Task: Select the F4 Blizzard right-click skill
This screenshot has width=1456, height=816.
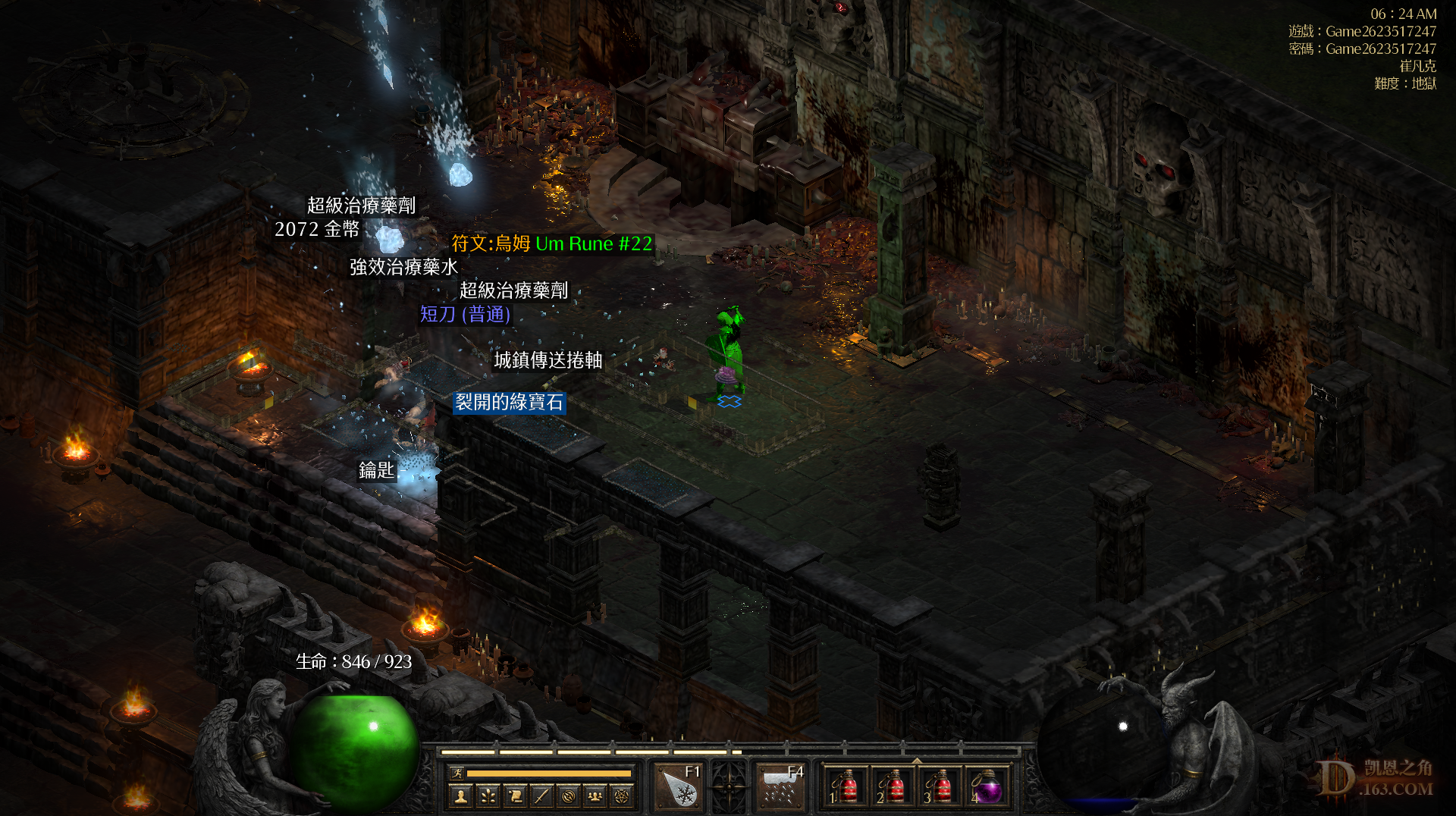Action: (x=780, y=787)
